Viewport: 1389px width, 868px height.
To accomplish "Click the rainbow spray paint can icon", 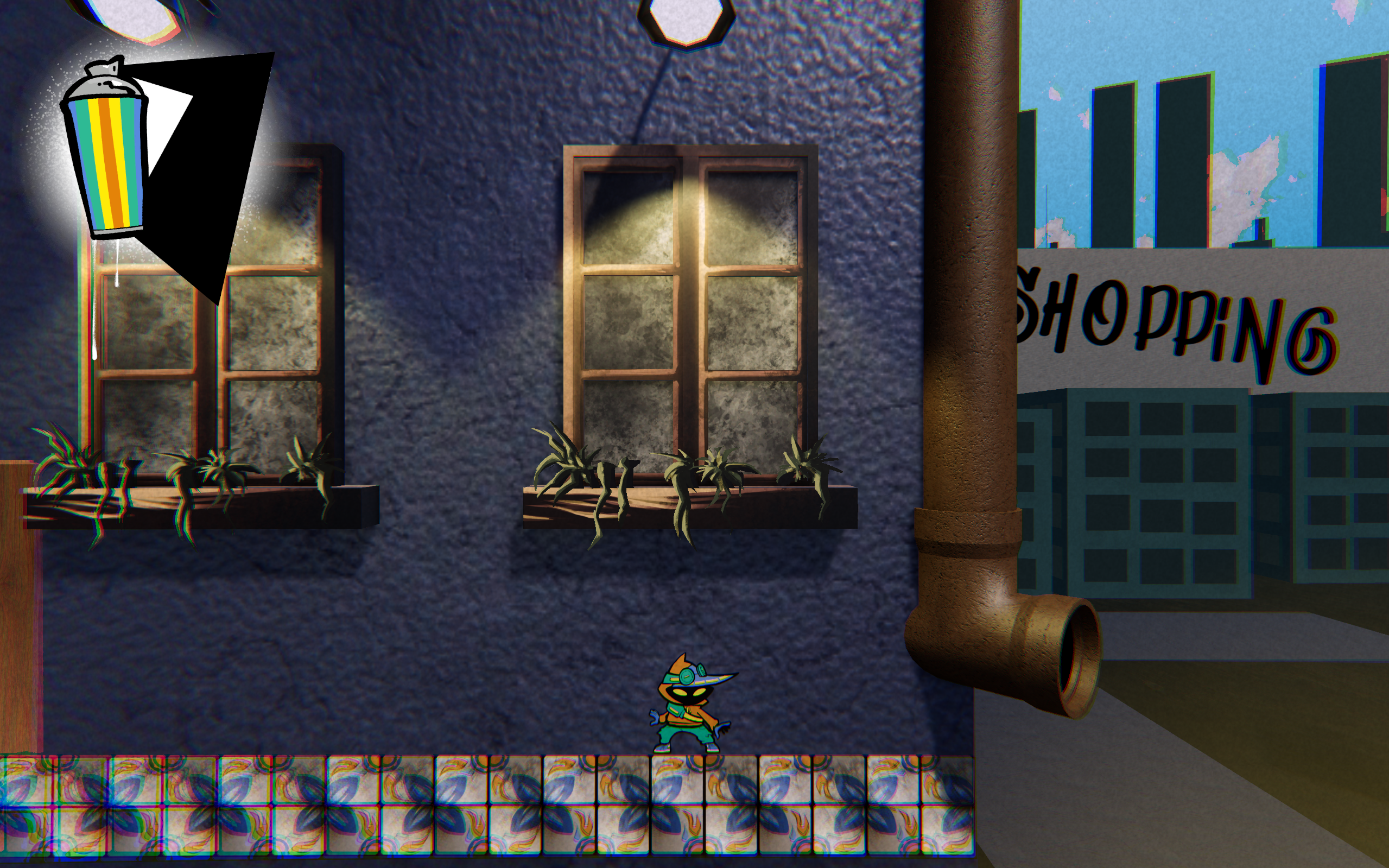I will [x=107, y=152].
